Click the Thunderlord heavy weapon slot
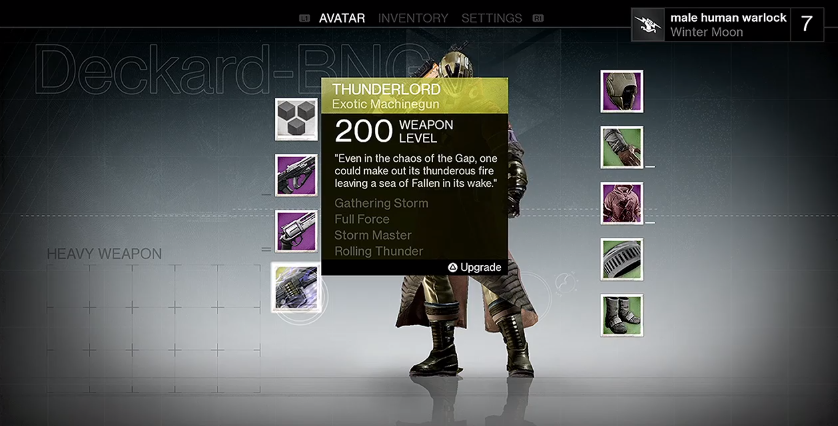Screen dimensions: 838x426 (296, 288)
